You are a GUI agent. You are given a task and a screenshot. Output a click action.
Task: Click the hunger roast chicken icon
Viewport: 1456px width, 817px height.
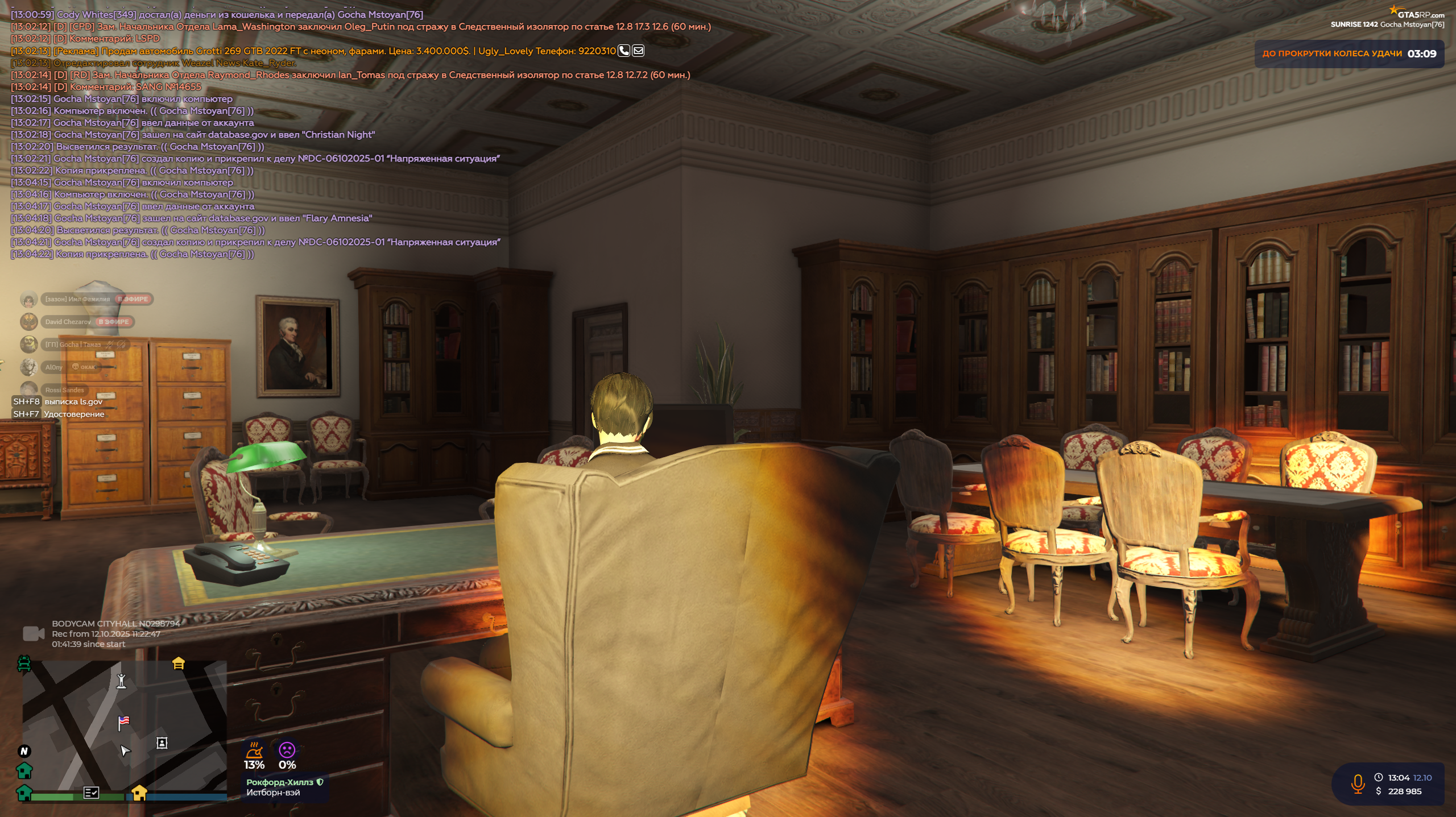254,749
